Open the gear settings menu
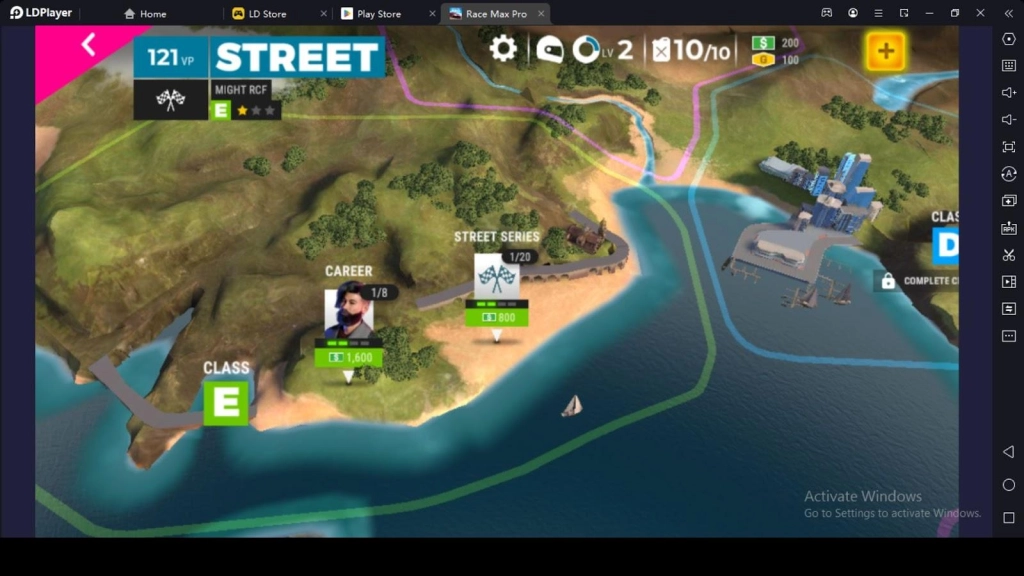1024x576 pixels. (503, 49)
